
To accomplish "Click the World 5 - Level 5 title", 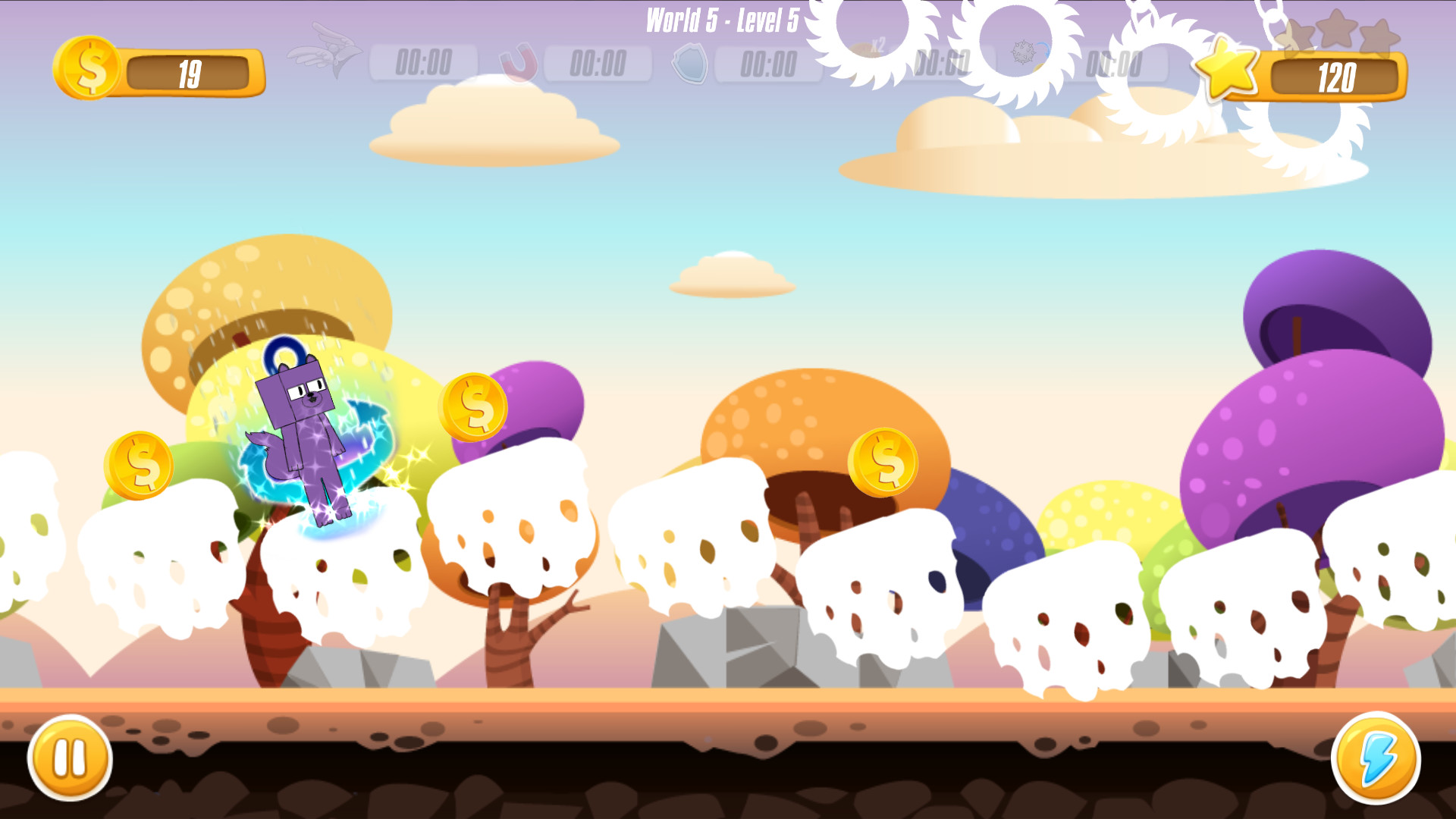I will (x=720, y=21).
